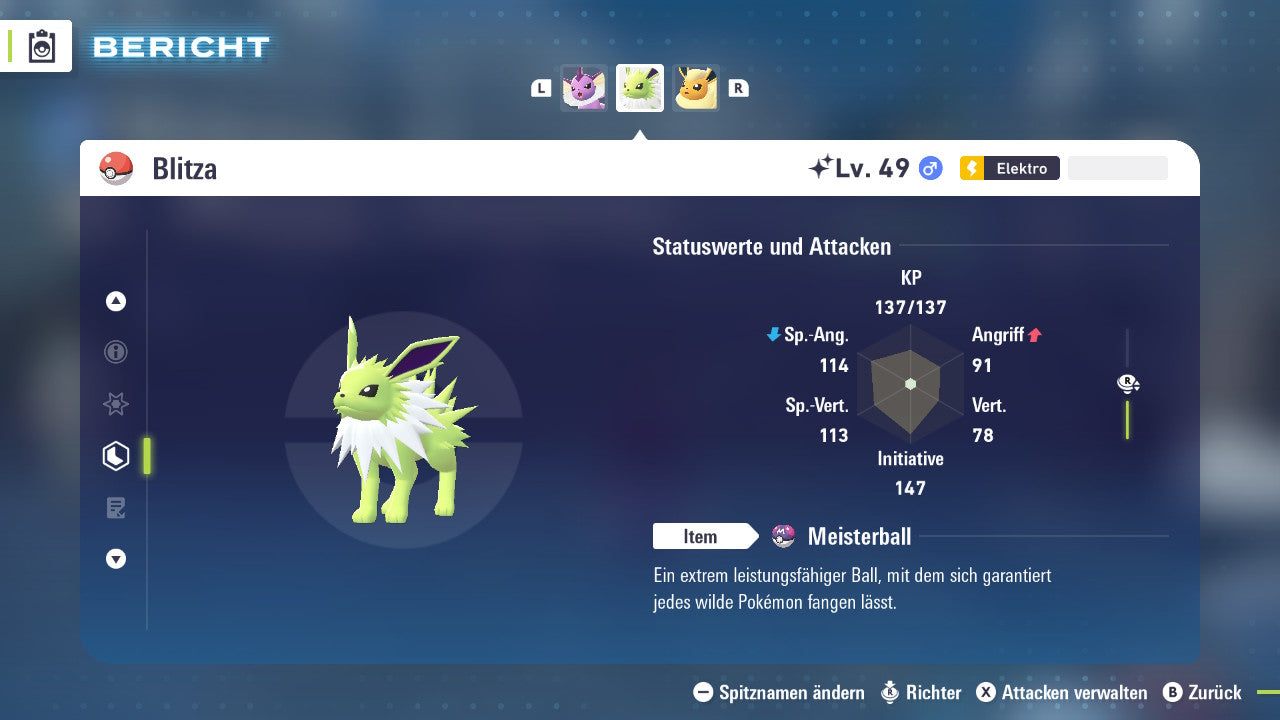Collapse downward with the down arrow in sidebar
This screenshot has width=1280, height=720.
[x=115, y=559]
